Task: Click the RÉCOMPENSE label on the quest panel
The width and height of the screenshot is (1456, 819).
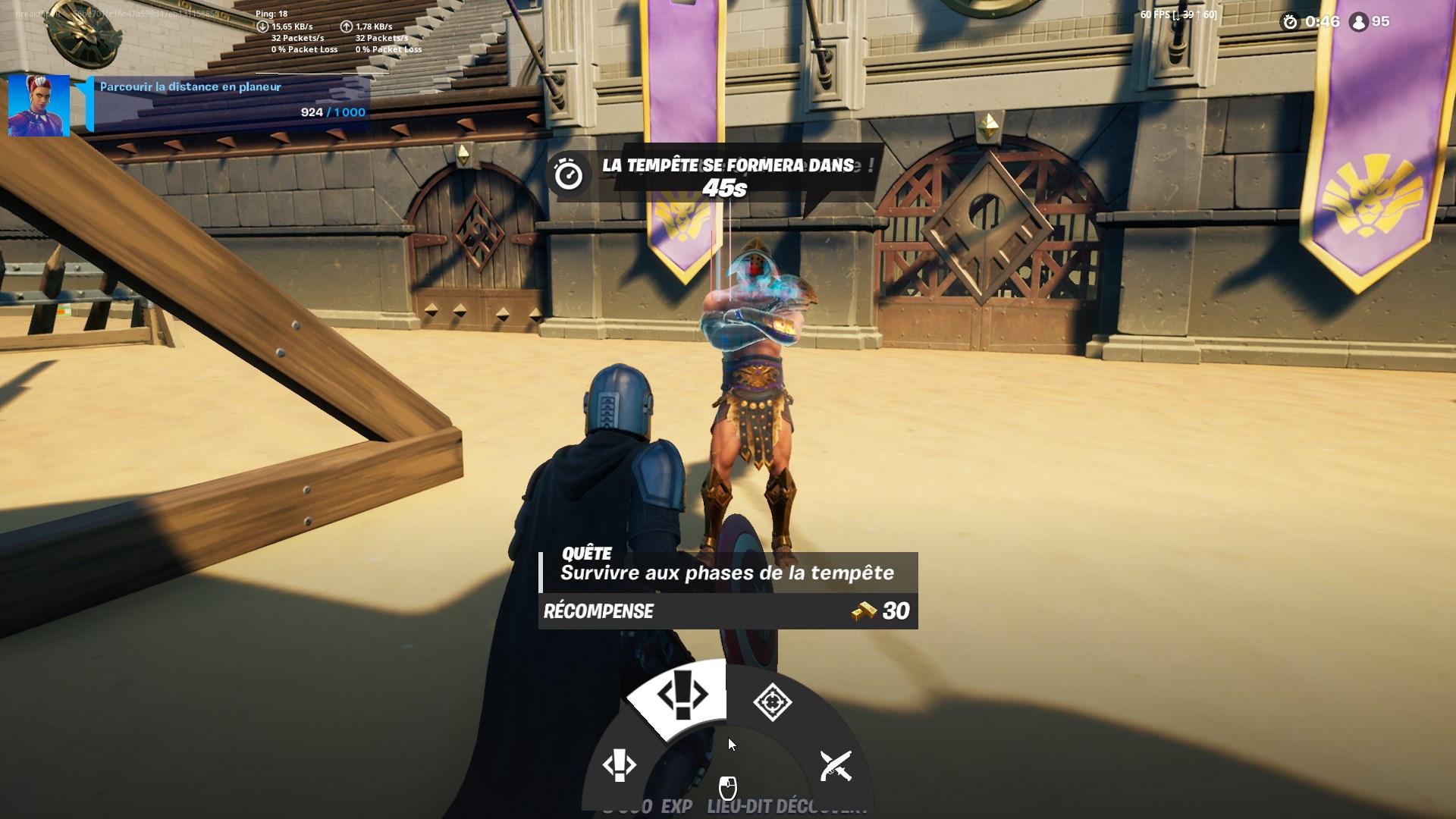Action: pos(598,611)
